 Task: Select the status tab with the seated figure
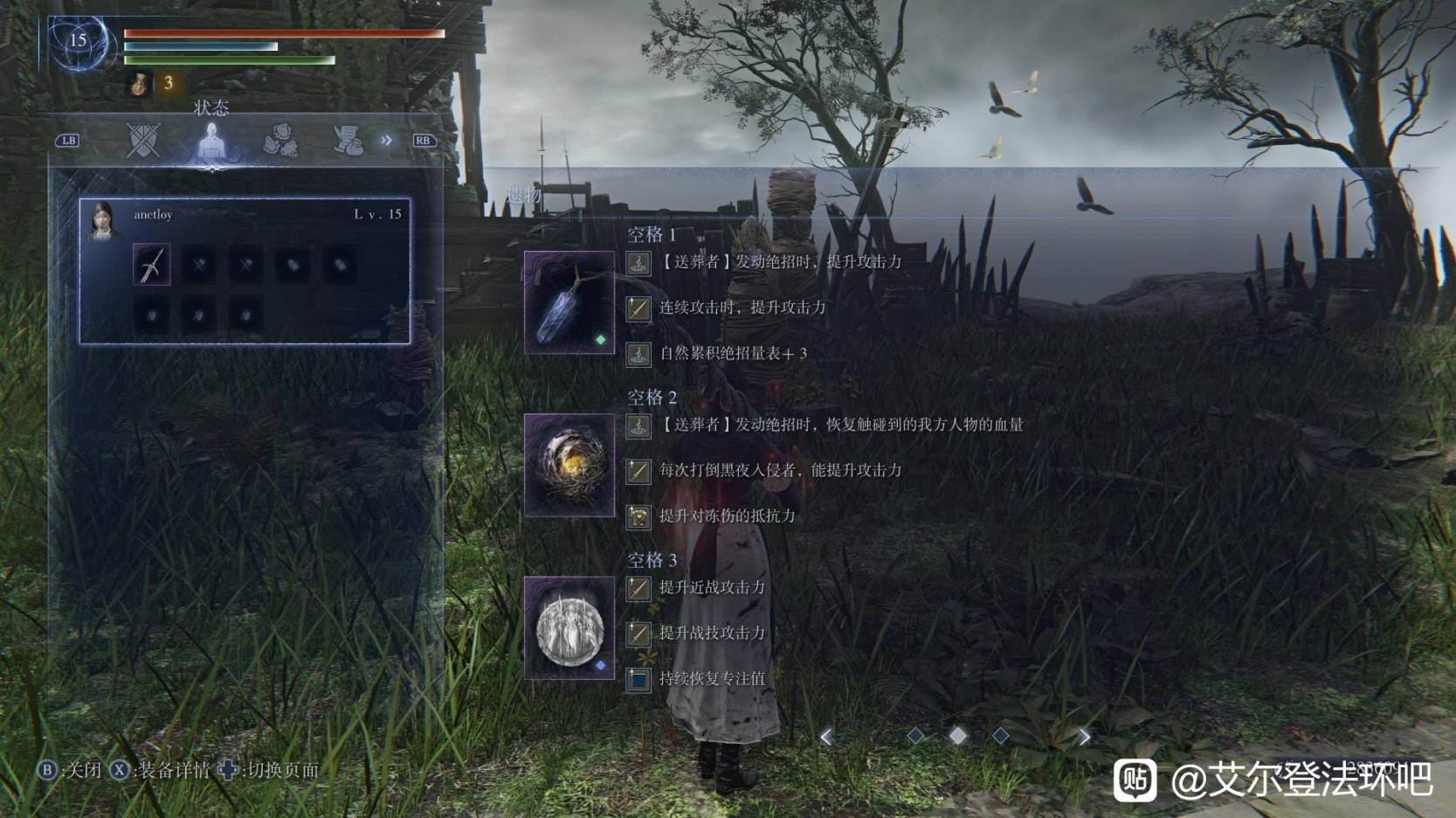(211, 140)
